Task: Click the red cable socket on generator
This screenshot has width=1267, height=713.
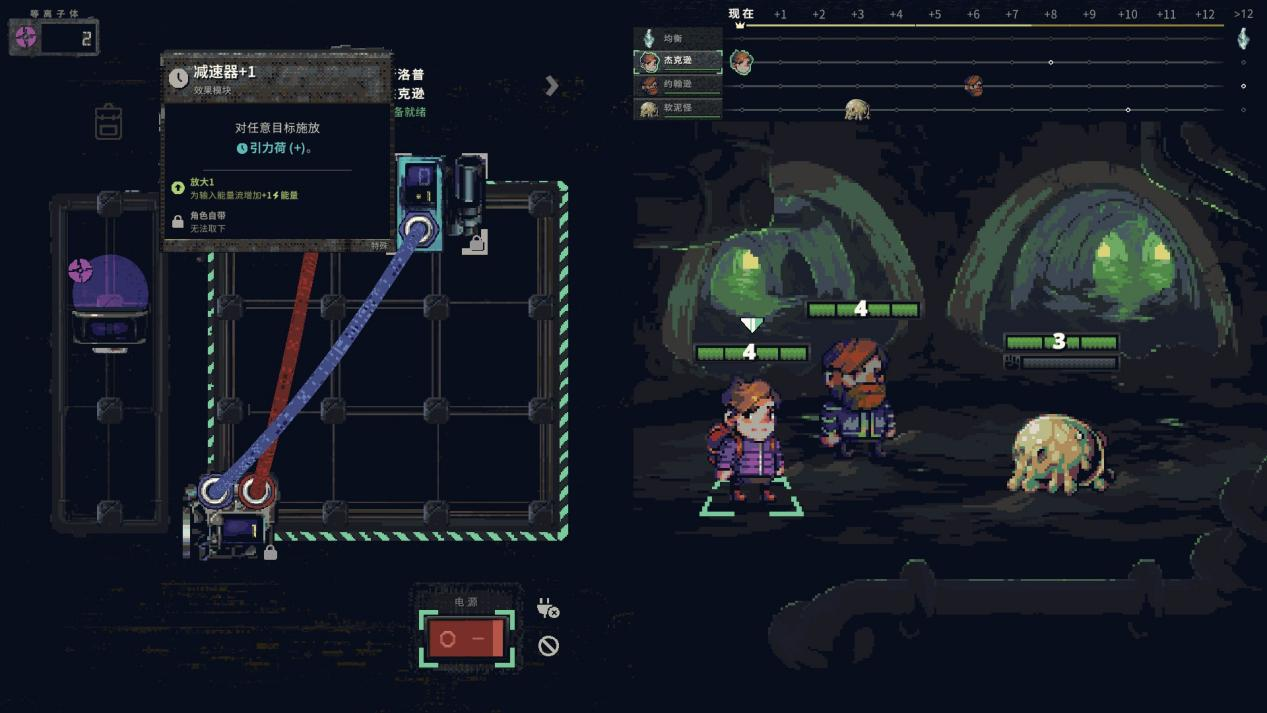Action: pos(256,491)
